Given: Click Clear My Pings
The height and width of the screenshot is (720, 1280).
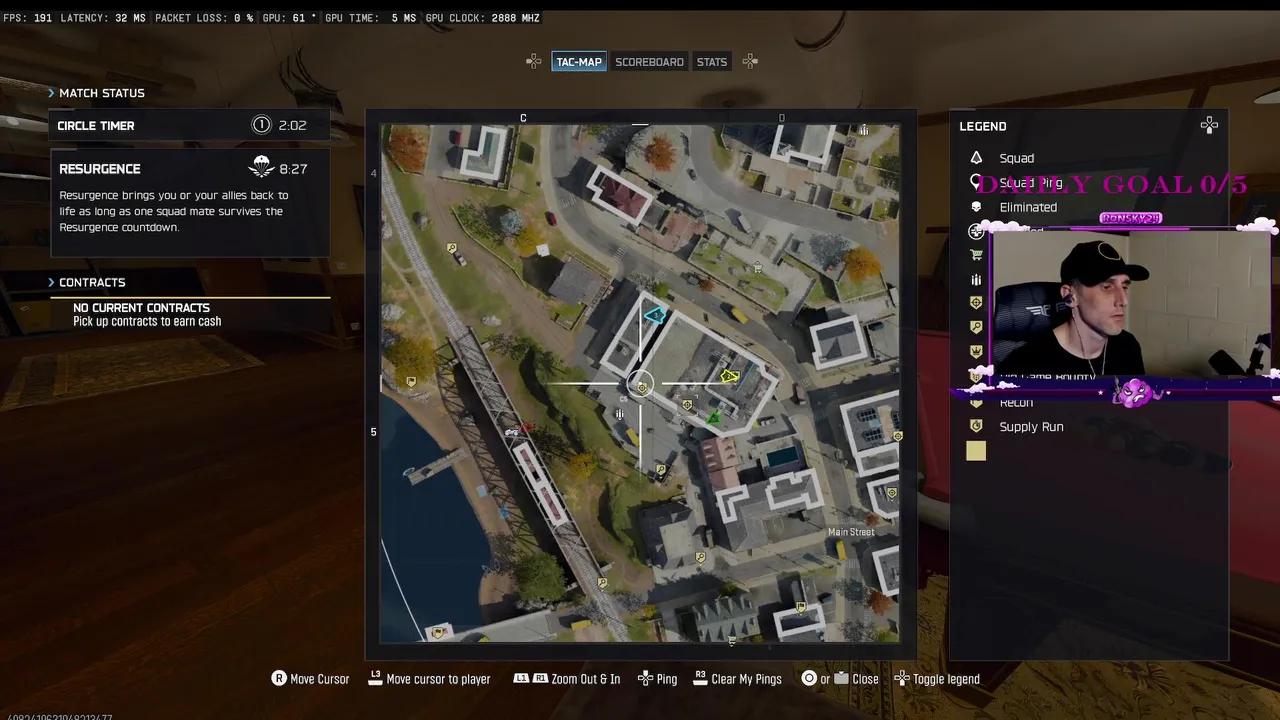Looking at the screenshot, I should point(737,679).
